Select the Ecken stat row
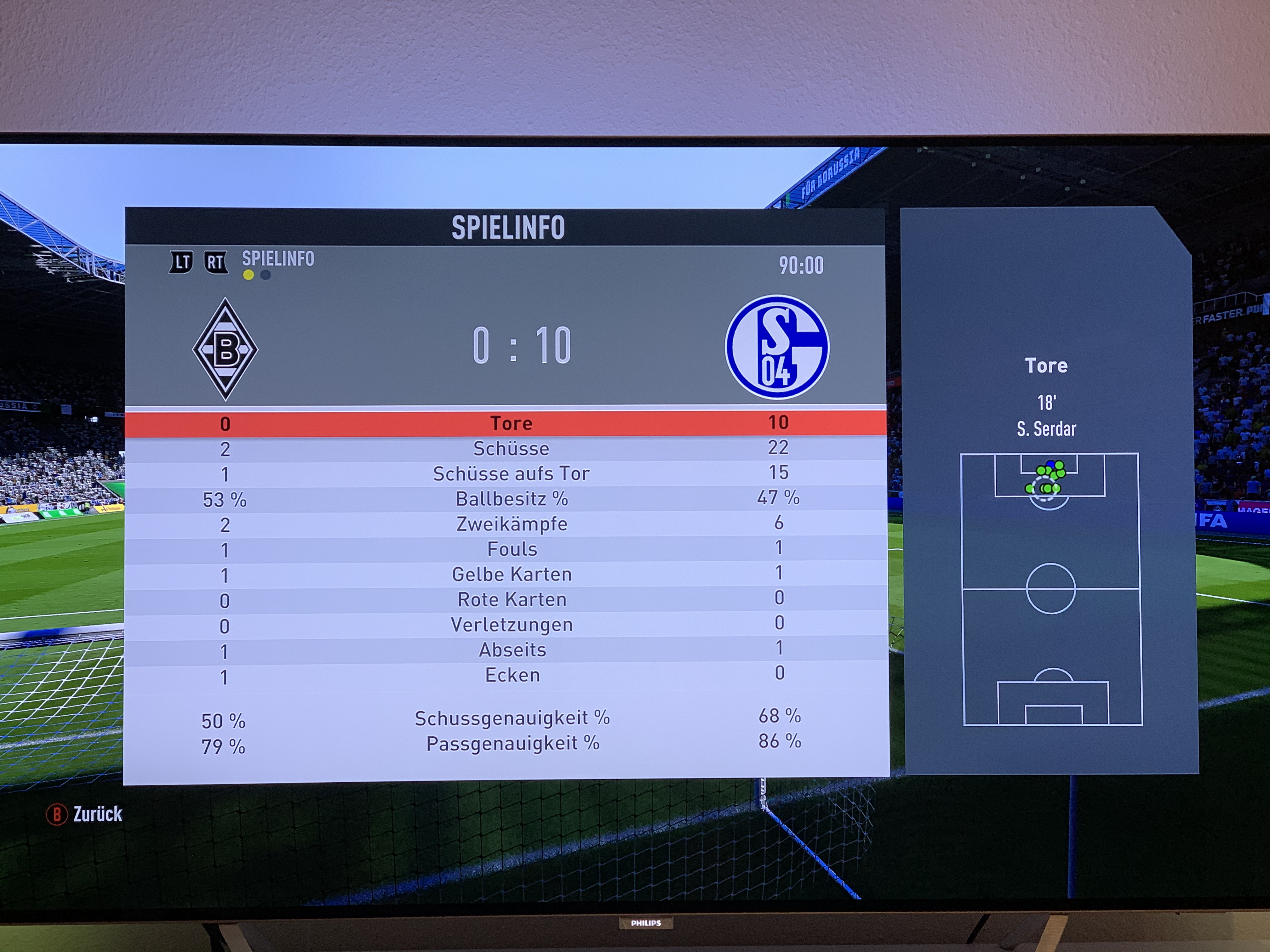The image size is (1270, 952). click(511, 675)
